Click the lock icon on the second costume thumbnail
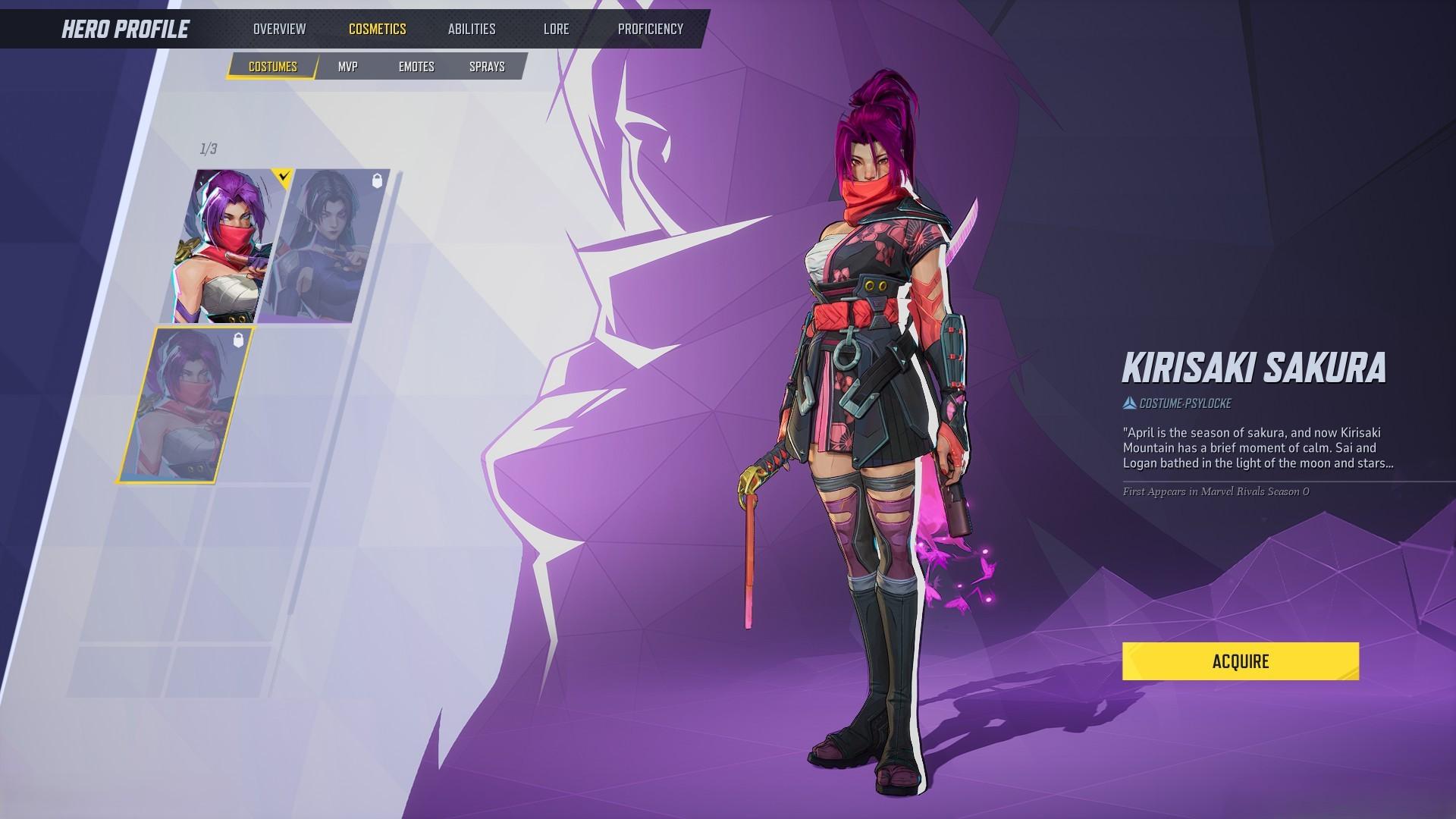Image resolution: width=1456 pixels, height=819 pixels. [377, 180]
